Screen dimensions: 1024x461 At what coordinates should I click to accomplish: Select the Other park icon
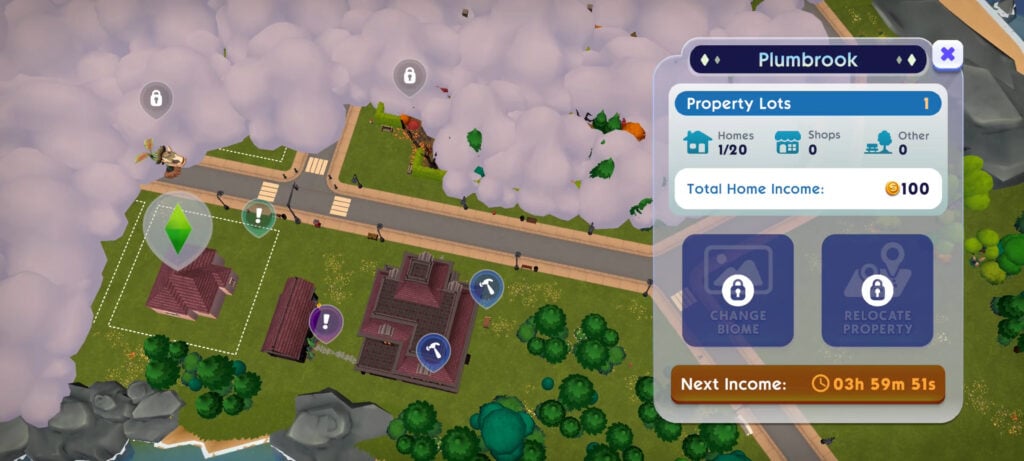(x=878, y=143)
